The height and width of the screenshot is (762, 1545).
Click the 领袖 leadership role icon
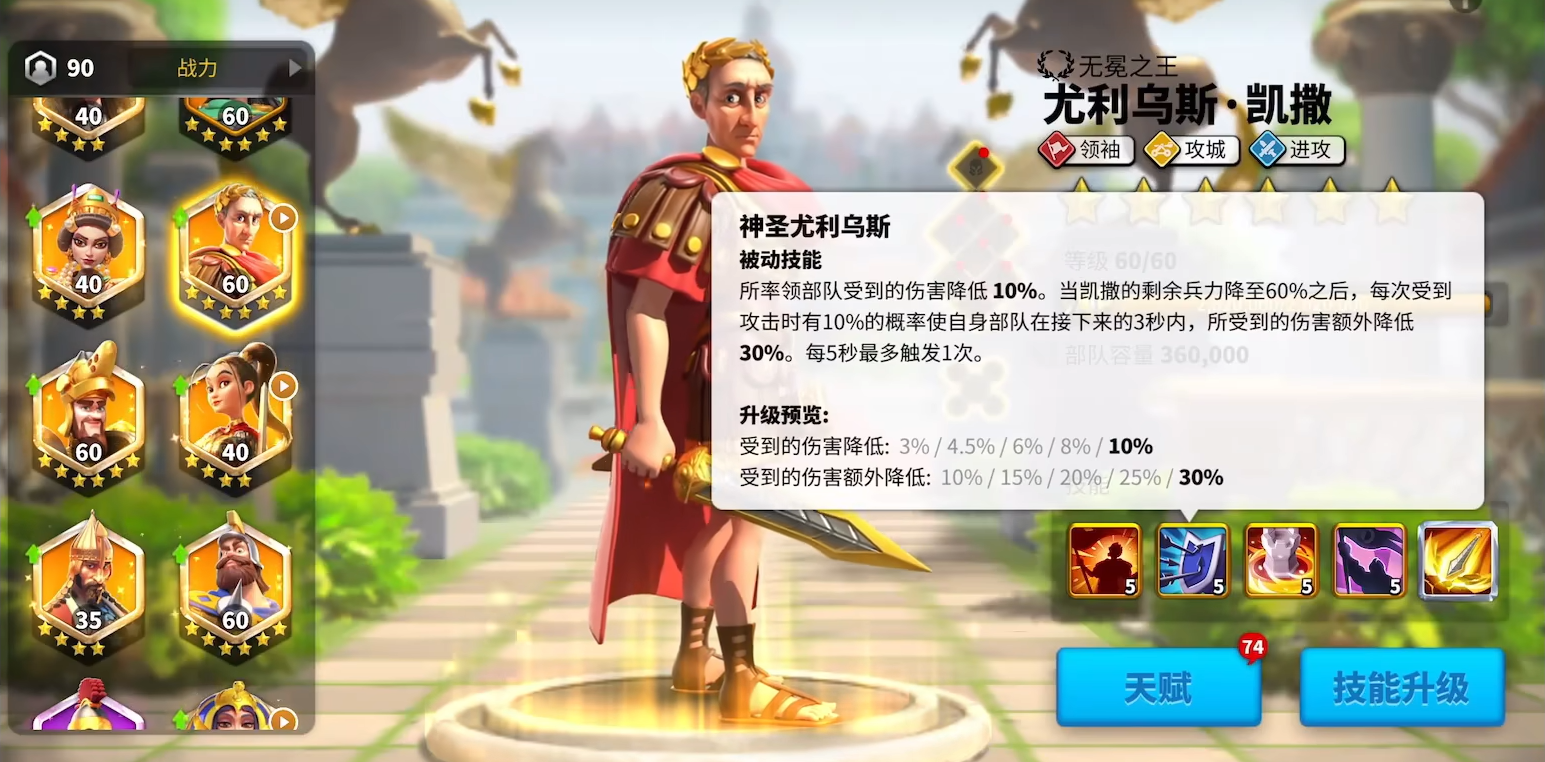click(1087, 151)
